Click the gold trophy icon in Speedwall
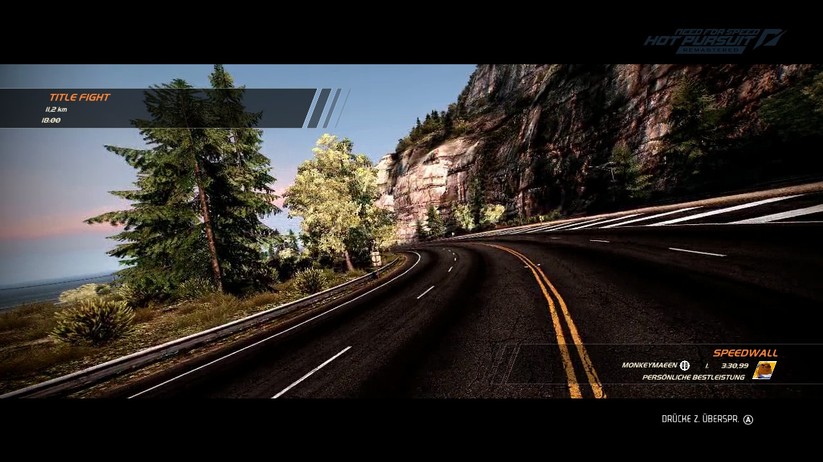The width and height of the screenshot is (823, 462). tap(764, 370)
